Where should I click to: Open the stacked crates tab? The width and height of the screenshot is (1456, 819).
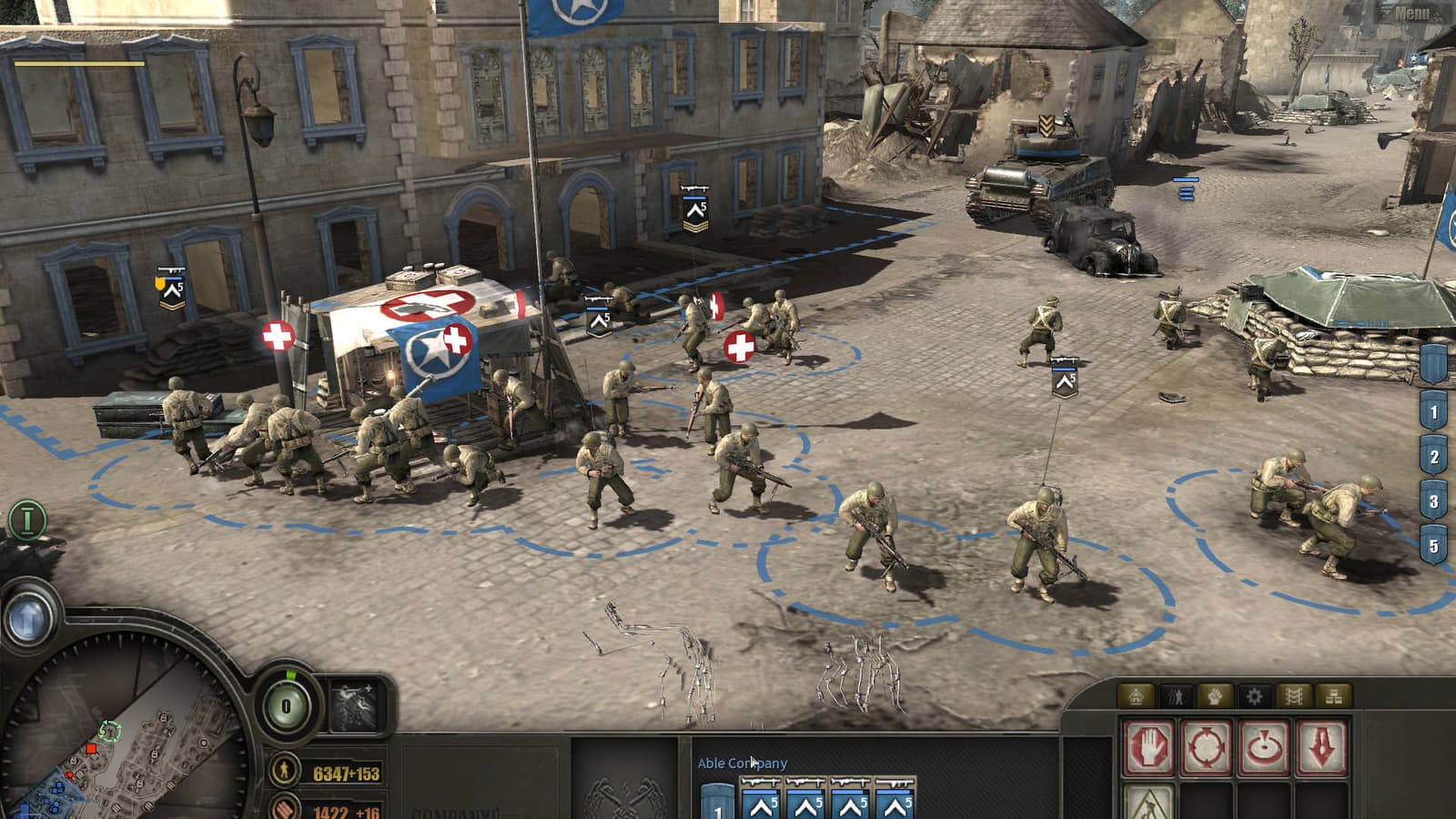coord(1333,697)
